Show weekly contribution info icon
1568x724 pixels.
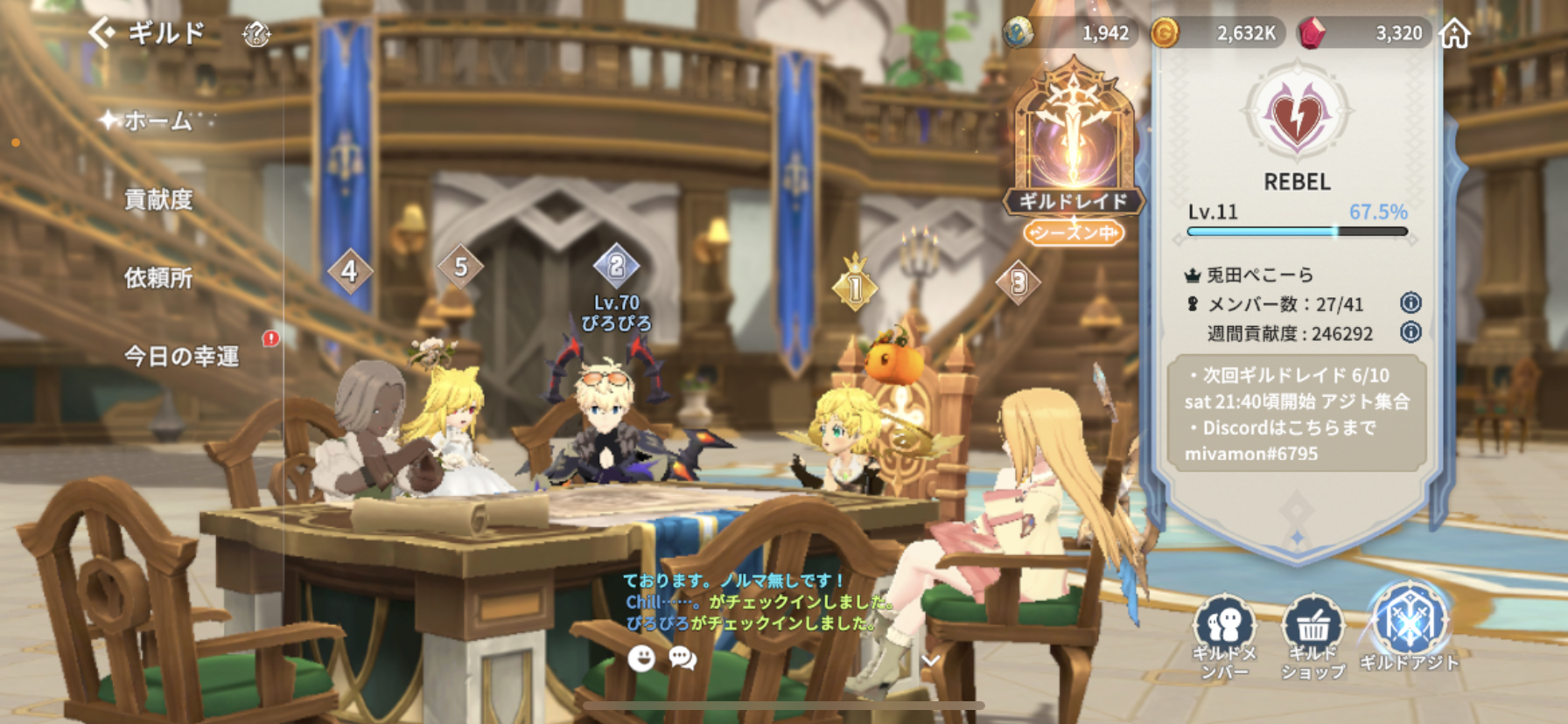coord(1410,332)
